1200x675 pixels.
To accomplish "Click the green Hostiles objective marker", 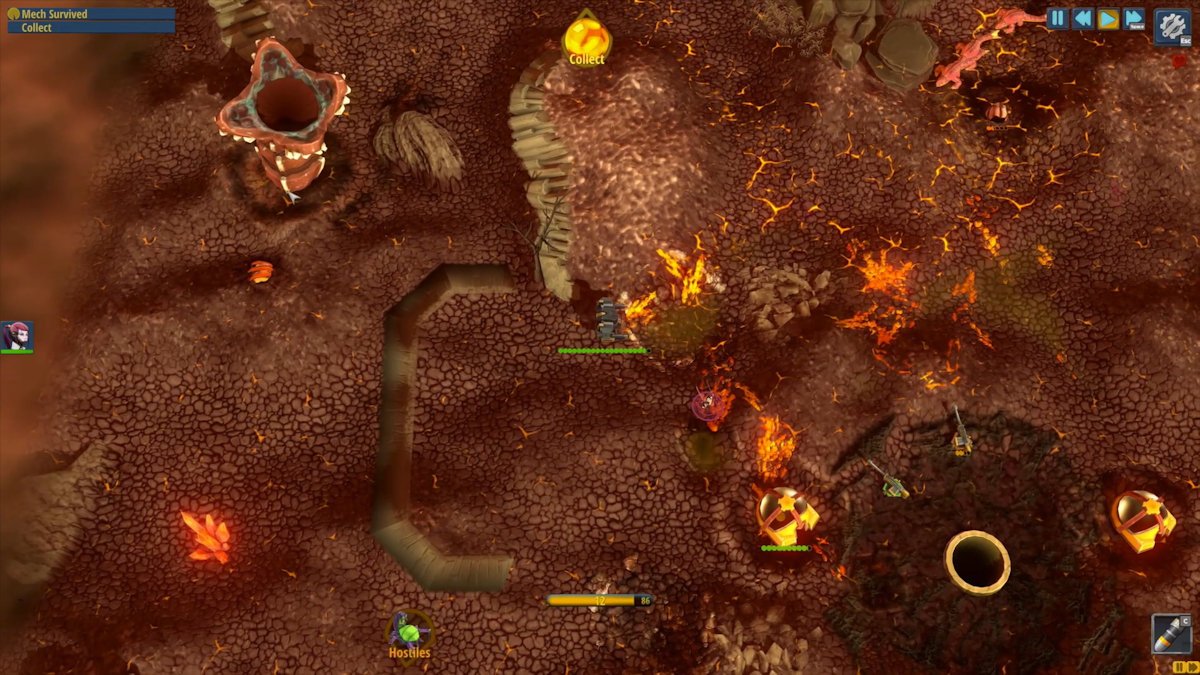I will pyautogui.click(x=409, y=633).
